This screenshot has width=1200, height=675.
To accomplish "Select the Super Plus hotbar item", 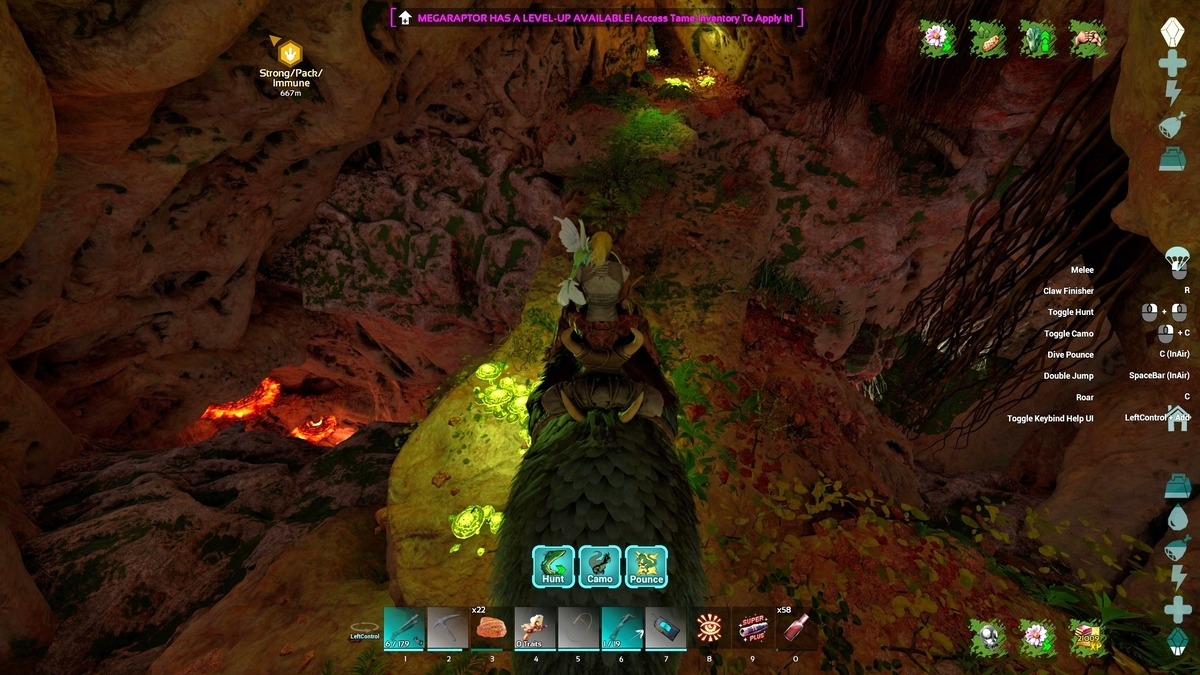I will [752, 628].
